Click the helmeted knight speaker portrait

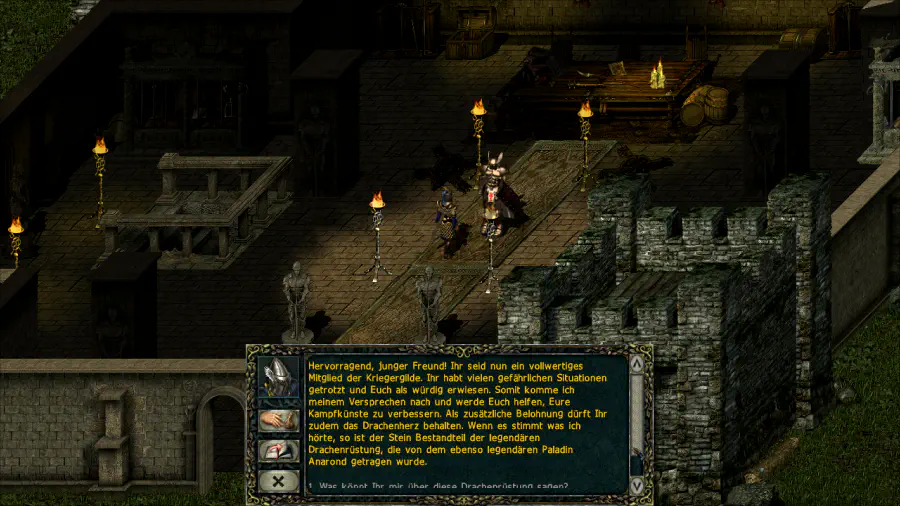(278, 377)
